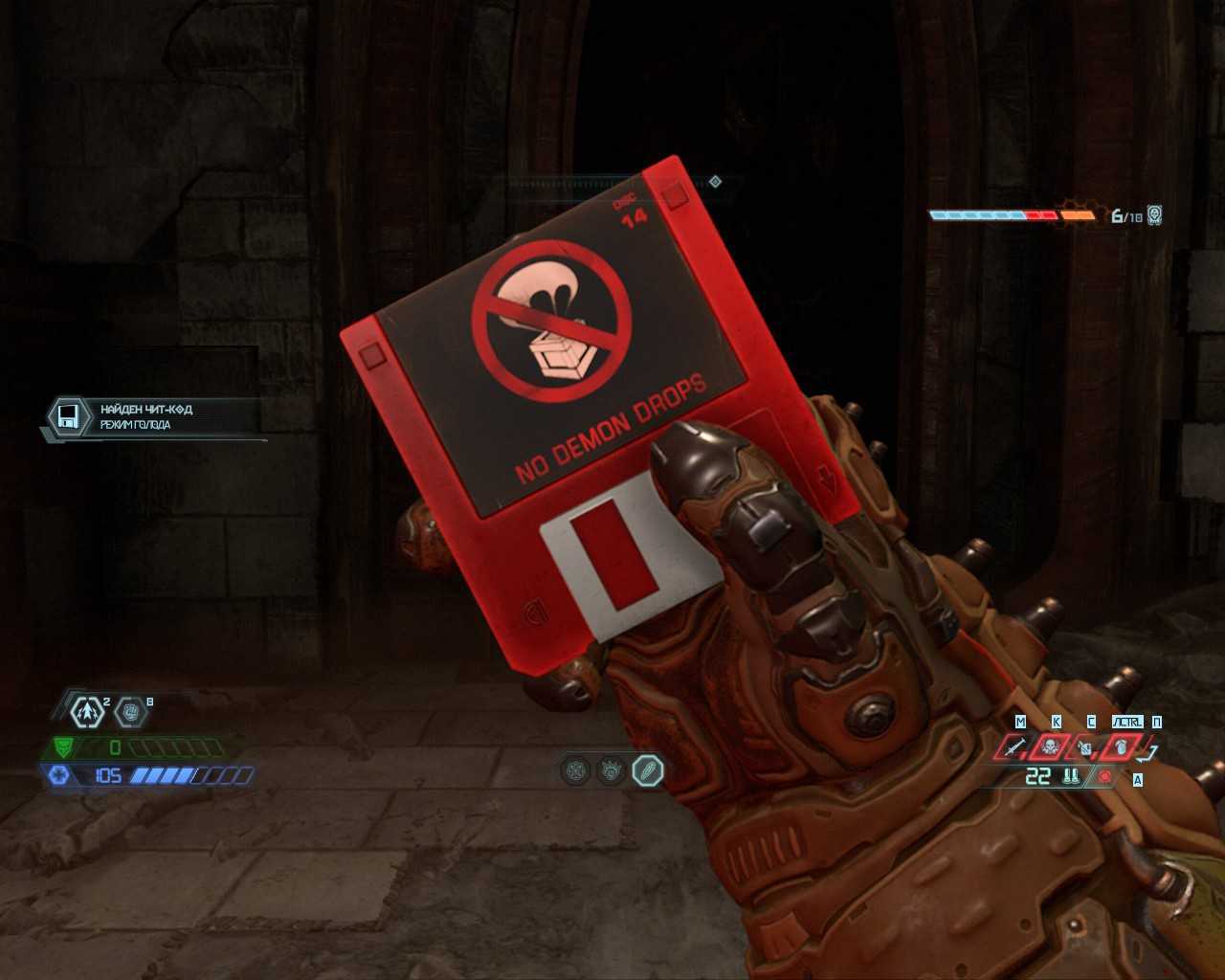Select the highlighted octagon rune icon
The width and height of the screenshot is (1225, 980).
coord(648,769)
